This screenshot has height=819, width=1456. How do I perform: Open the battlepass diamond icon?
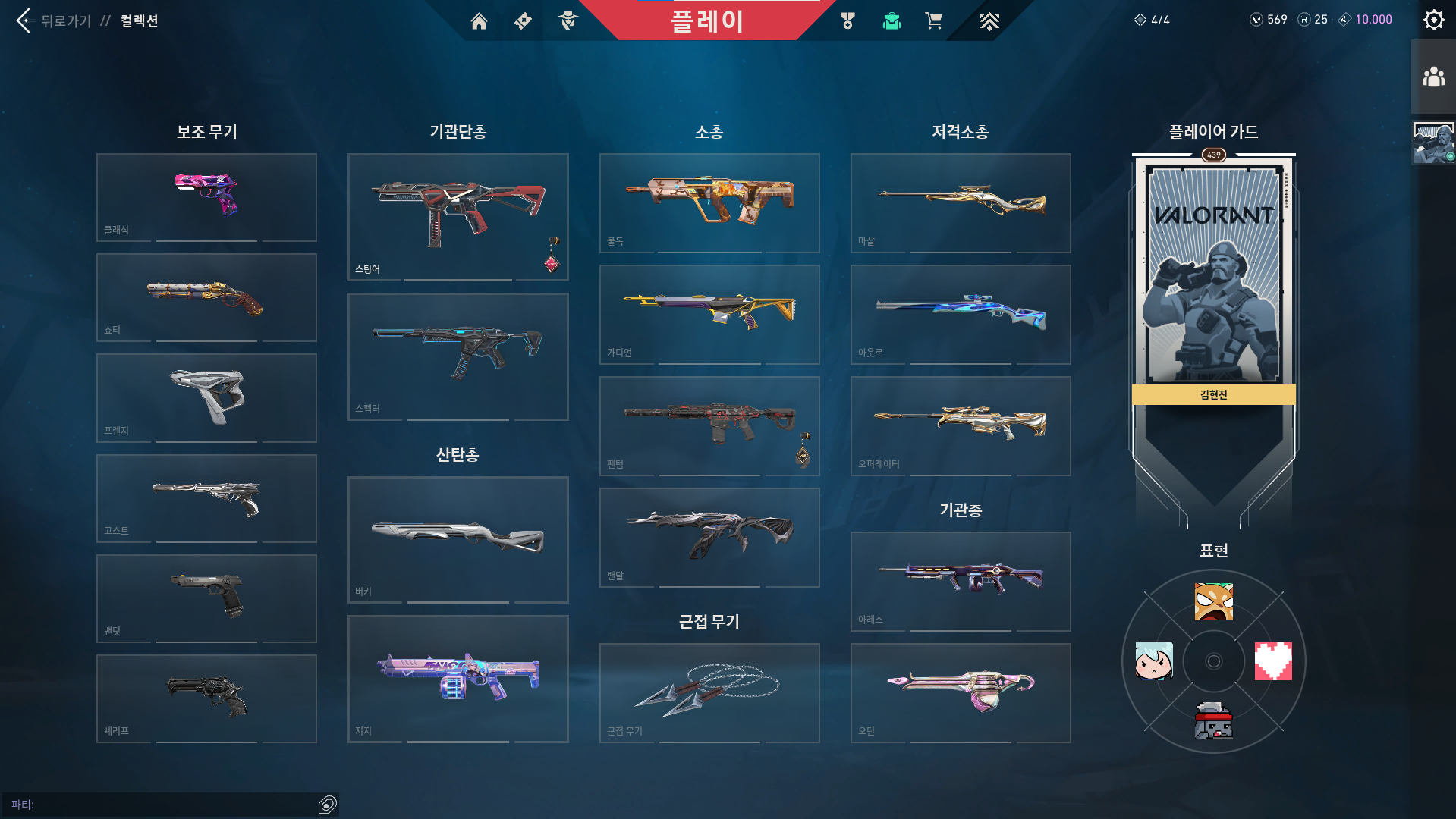coord(522,21)
